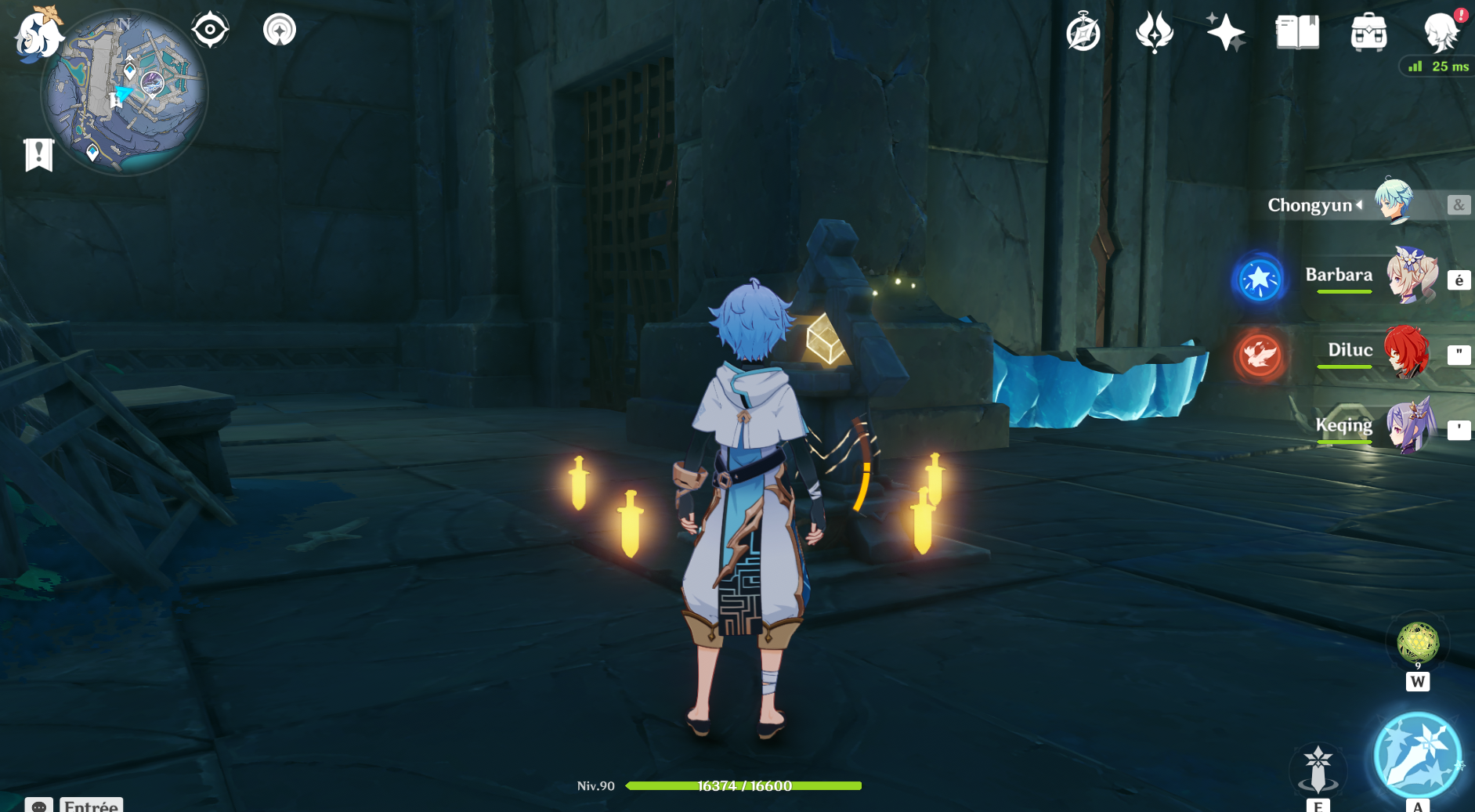The height and width of the screenshot is (812, 1475).
Task: Open the chat box
Action: [x=74, y=805]
